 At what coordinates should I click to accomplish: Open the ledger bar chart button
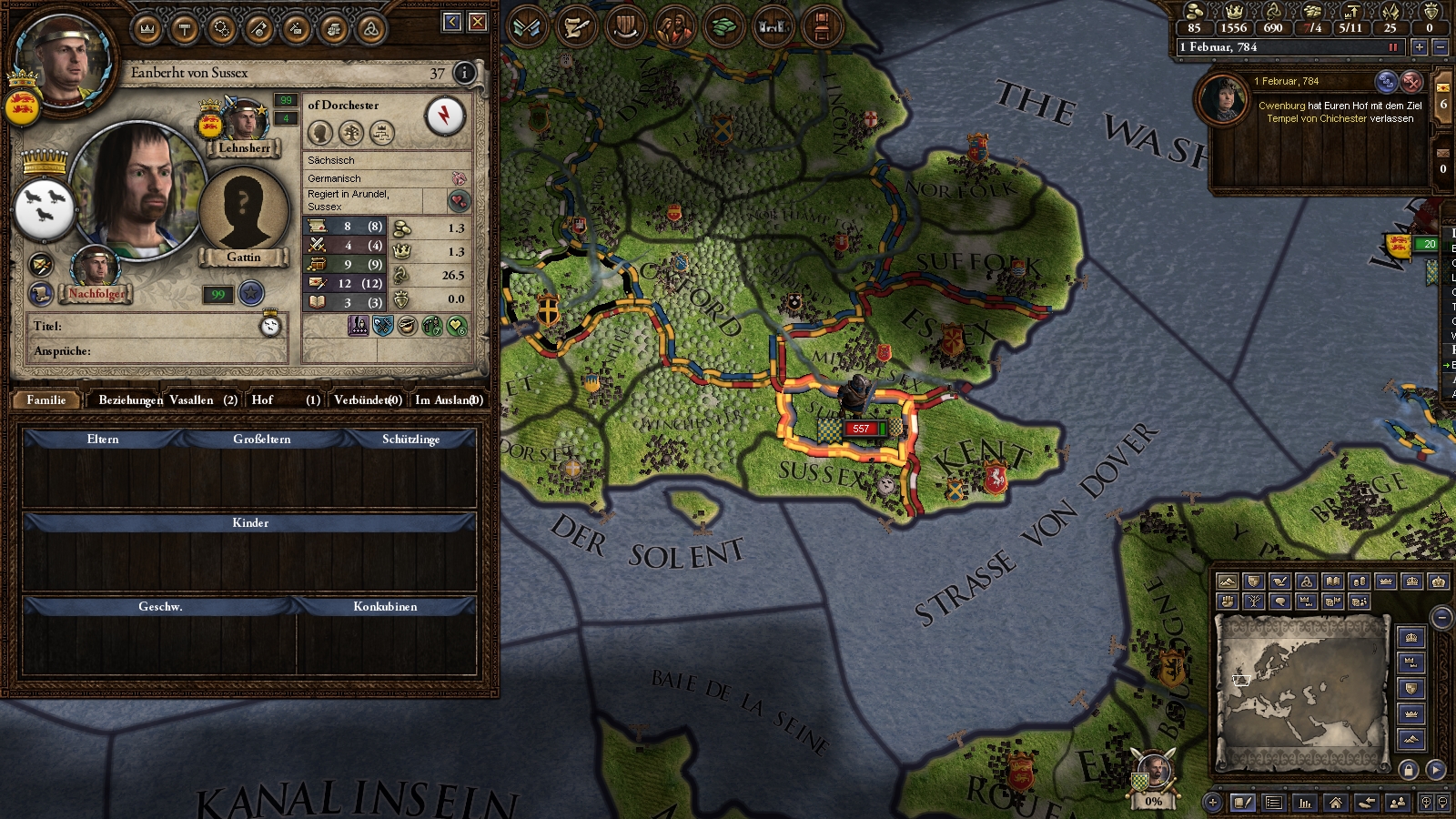[x=1305, y=803]
